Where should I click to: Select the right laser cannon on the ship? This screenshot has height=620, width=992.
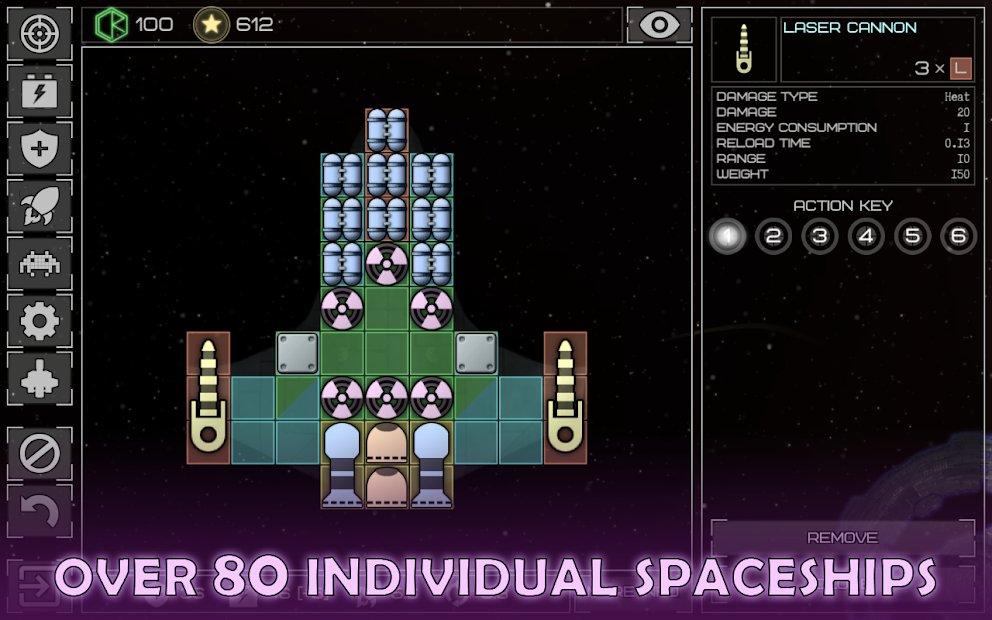click(x=565, y=397)
